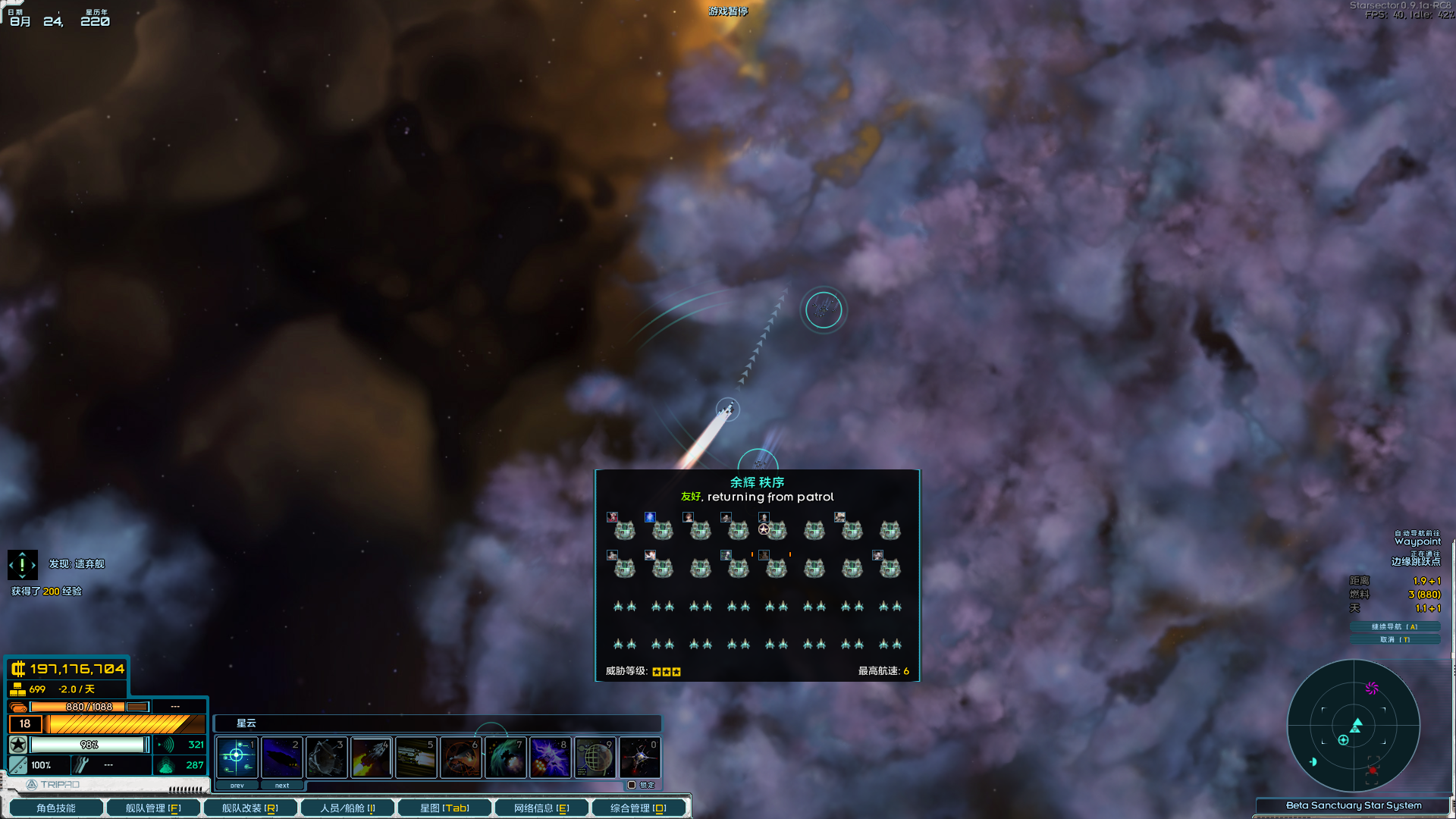Screen dimensions: 1456x819
Task: Click the sensor strength icon next to 321
Action: pos(166,745)
